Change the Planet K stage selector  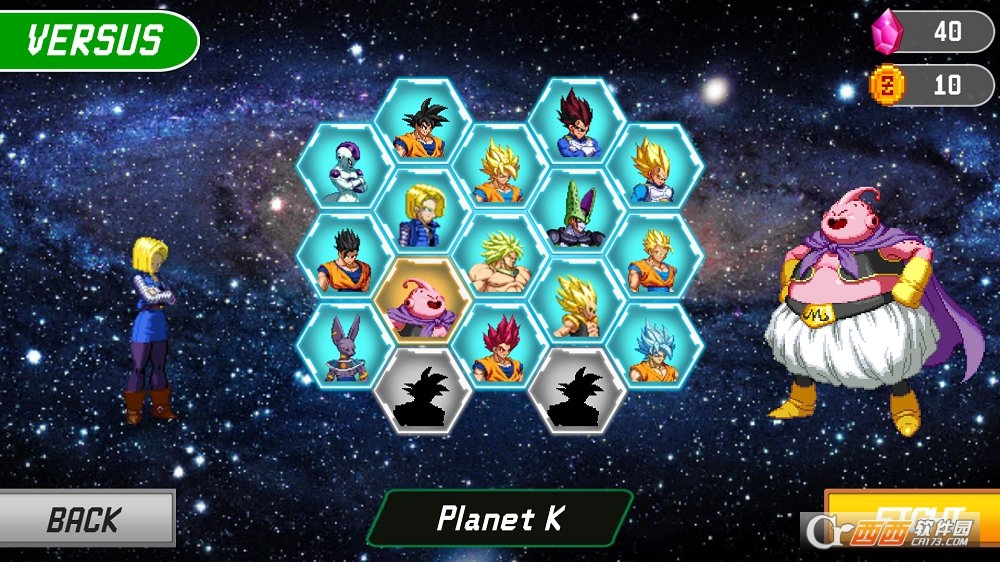pyautogui.click(x=500, y=518)
